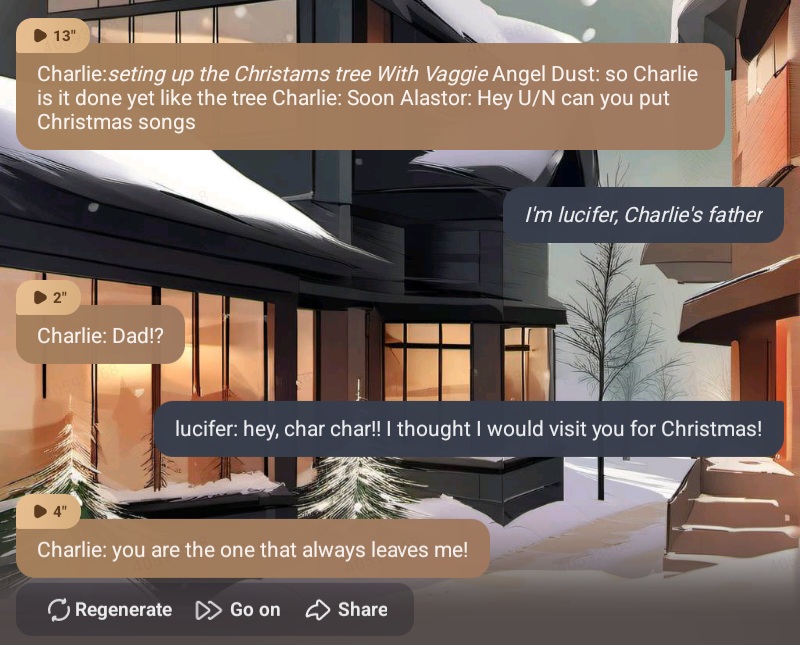Play the 13-second voice clip
This screenshot has height=645, width=800.
tap(54, 36)
